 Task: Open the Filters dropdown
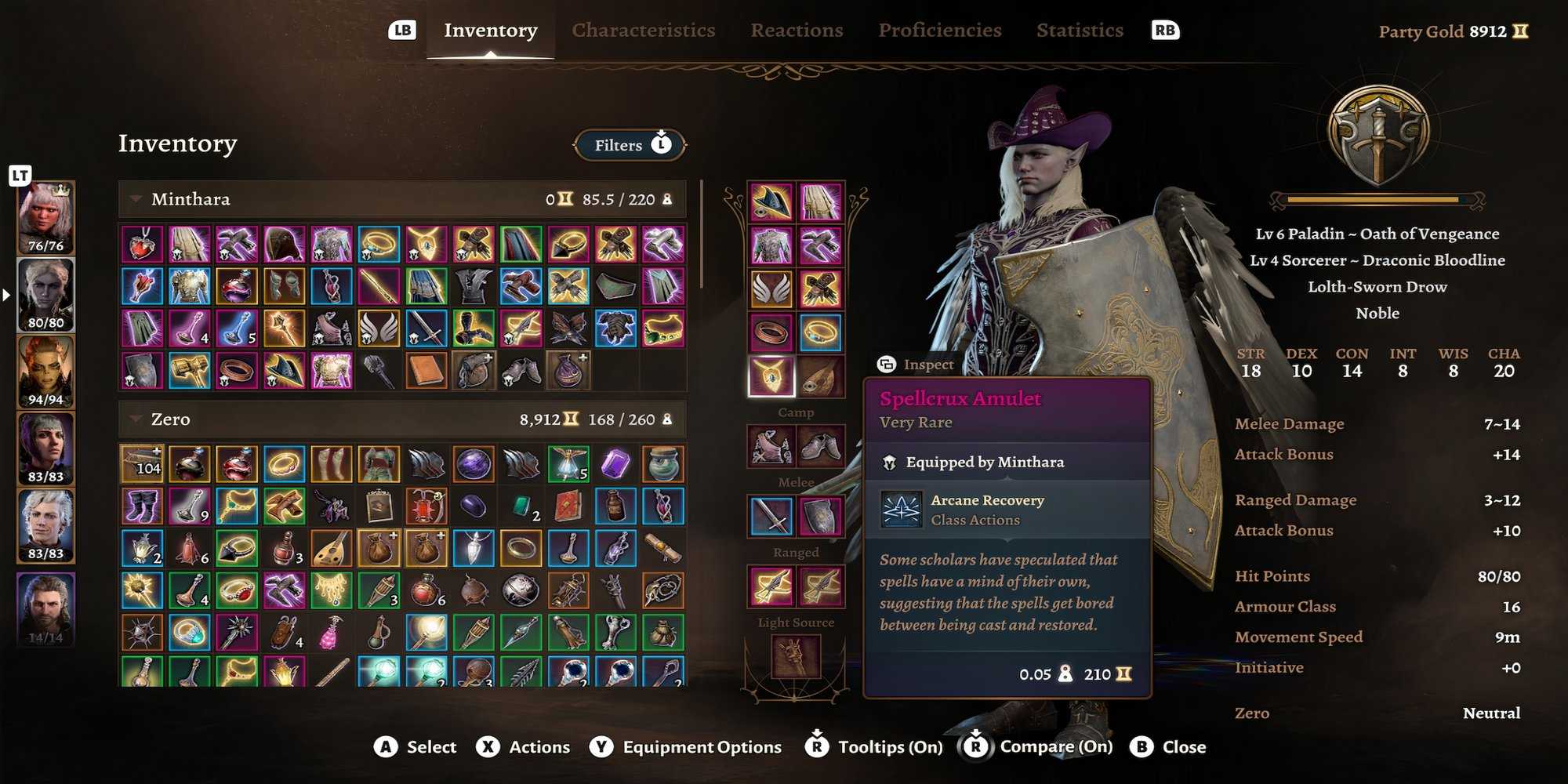point(627,145)
